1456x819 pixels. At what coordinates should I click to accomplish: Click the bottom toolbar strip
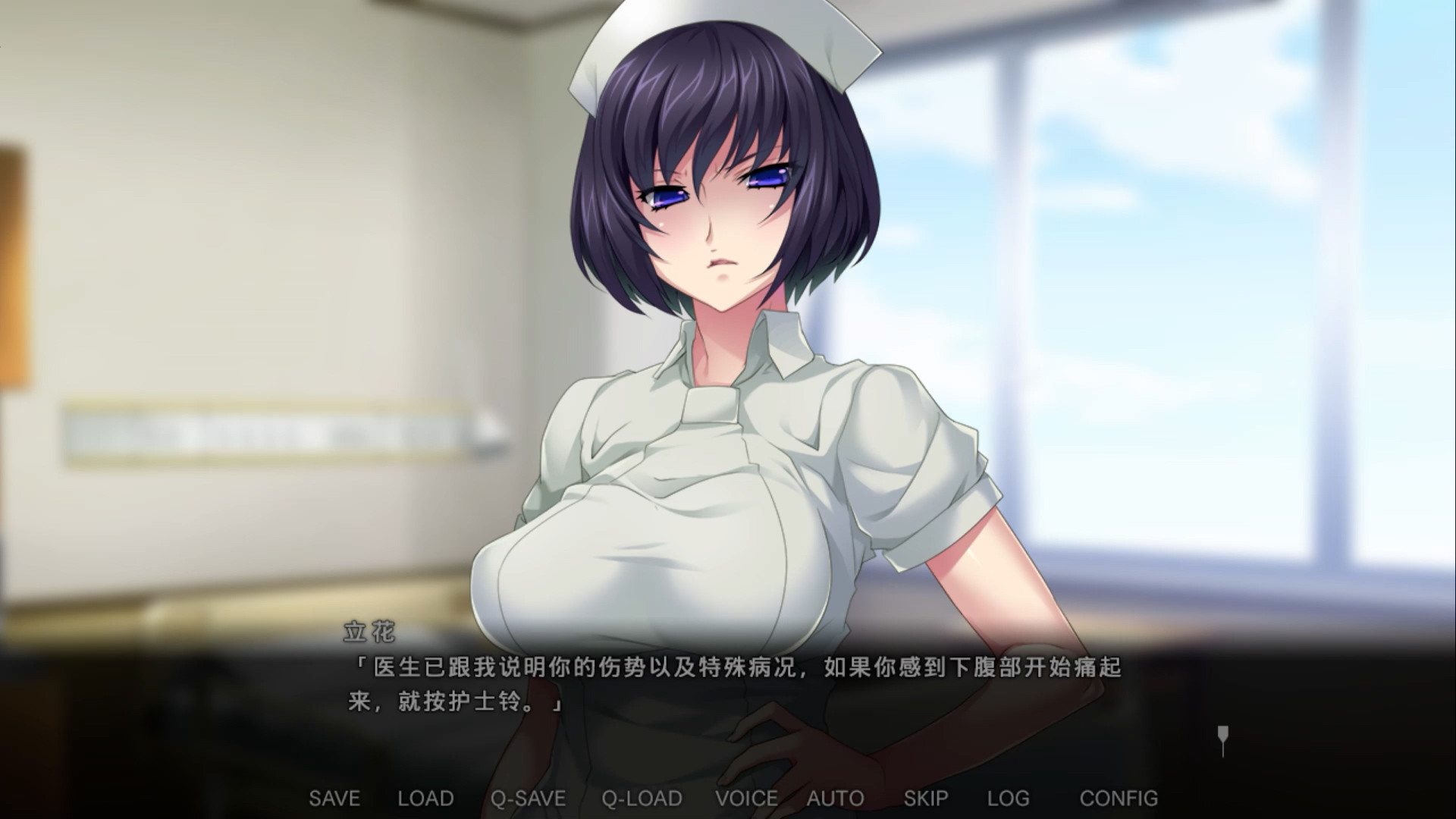(728, 798)
